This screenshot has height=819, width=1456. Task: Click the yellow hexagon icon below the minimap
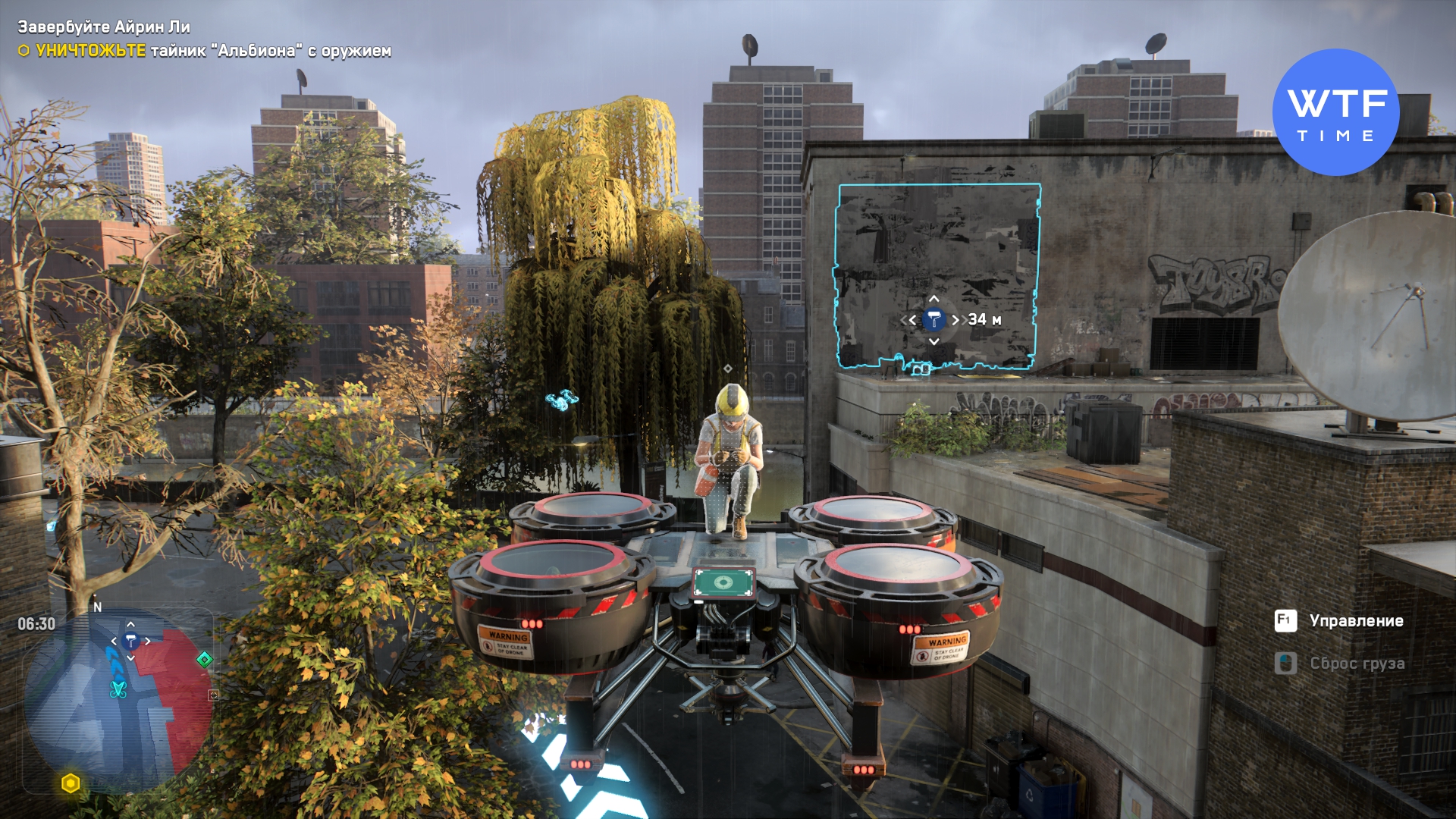point(71,783)
